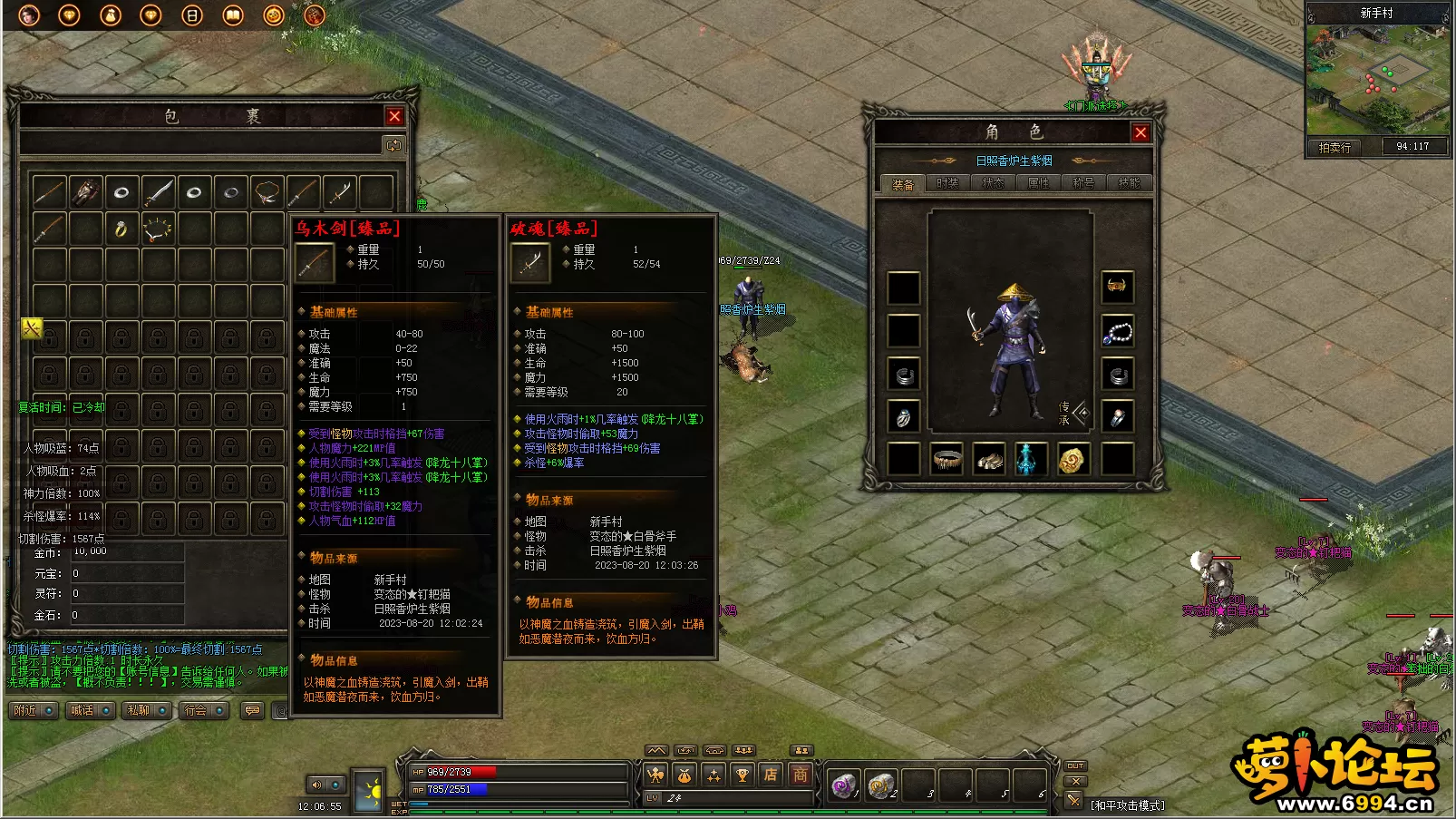
Task: Open the 店 shop button
Action: pos(771,775)
